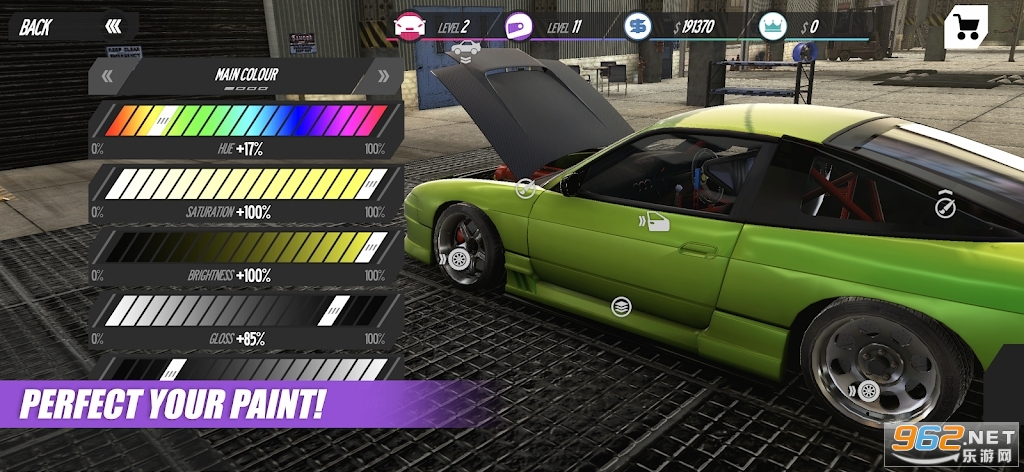
Task: Tap the purple helmet level badge
Action: point(518,26)
